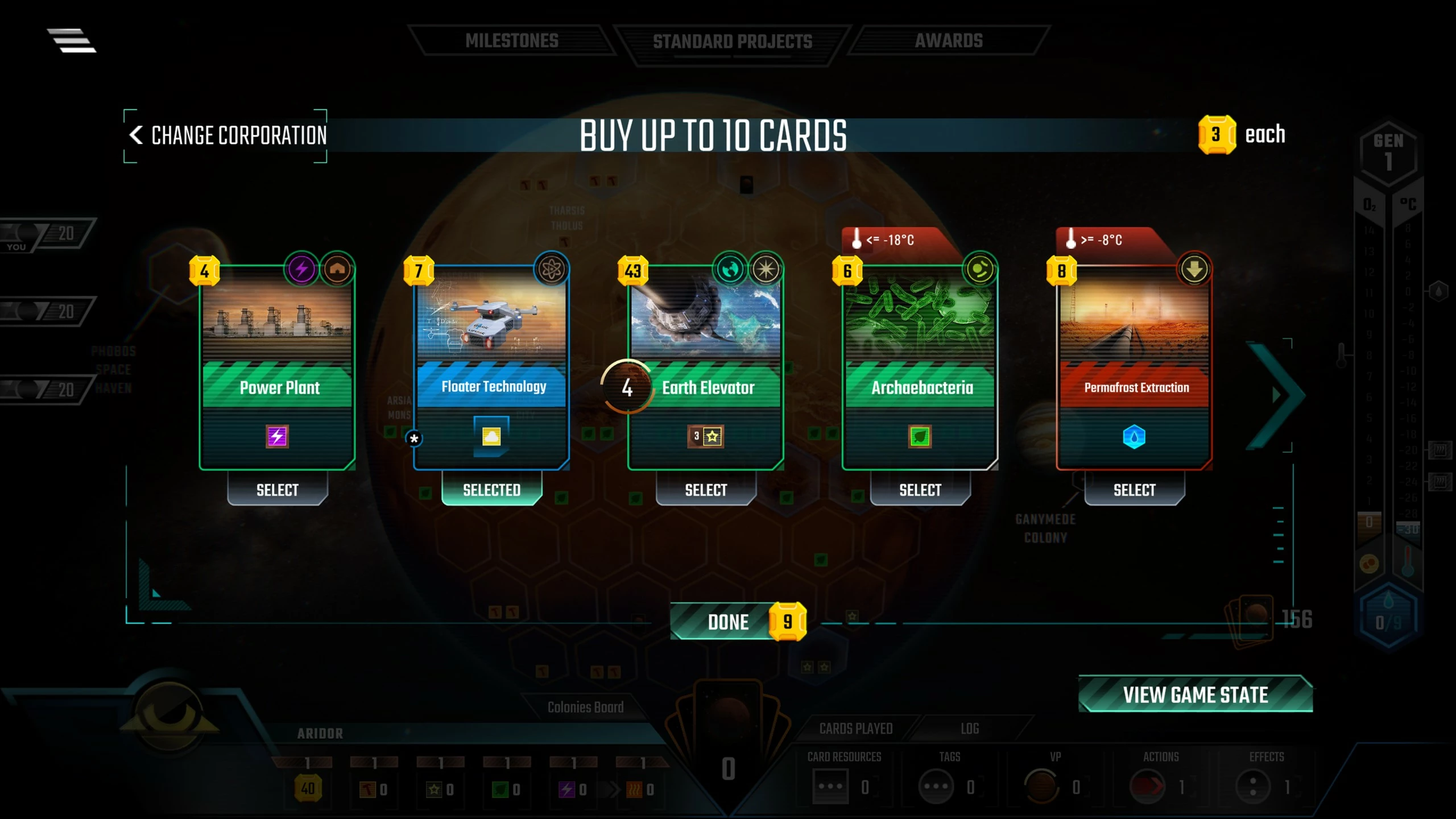This screenshot has height=819, width=1456.
Task: Inspect the Archaebacteria card artwork
Action: (920, 318)
